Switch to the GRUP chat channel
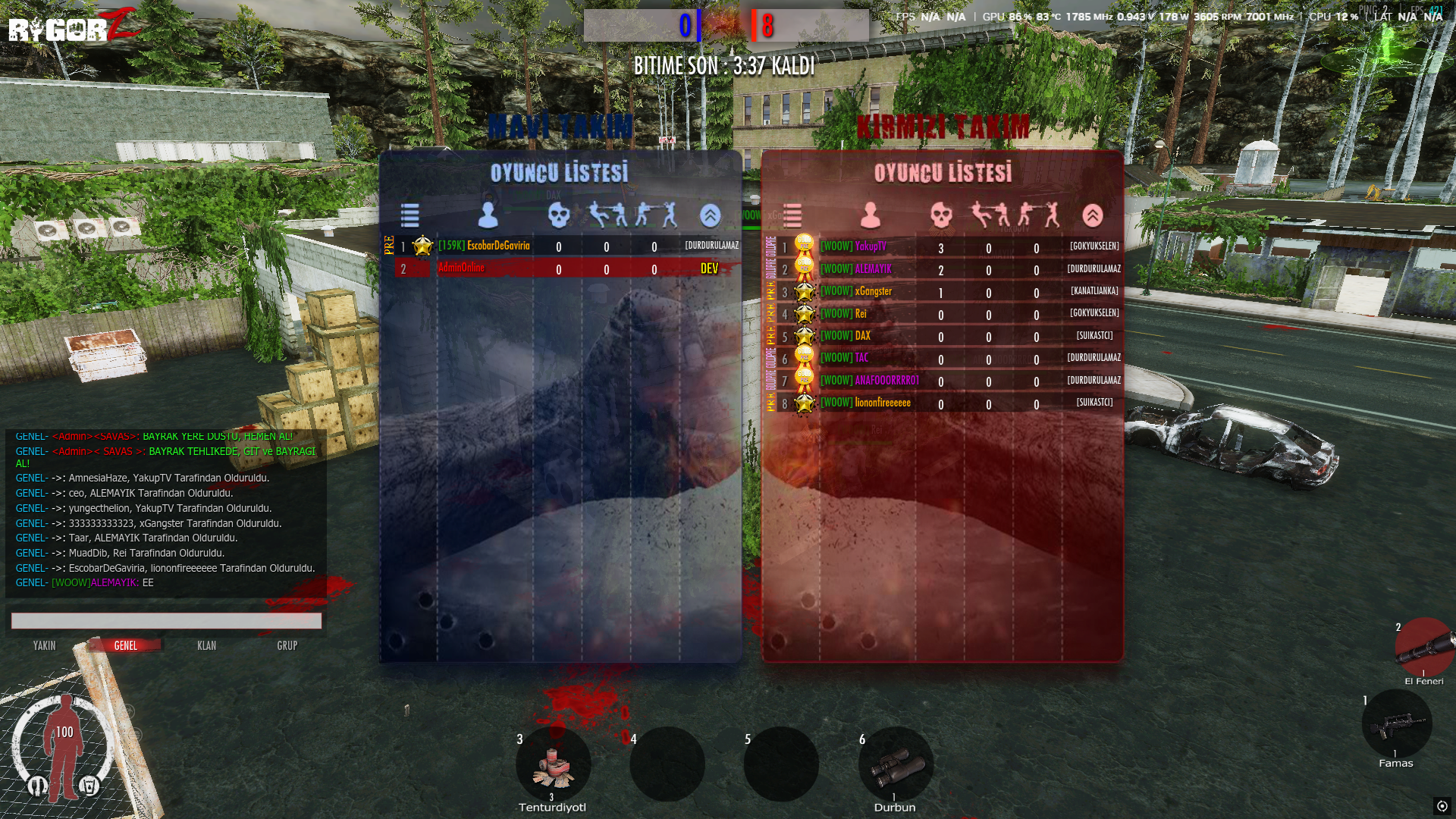 point(287,645)
